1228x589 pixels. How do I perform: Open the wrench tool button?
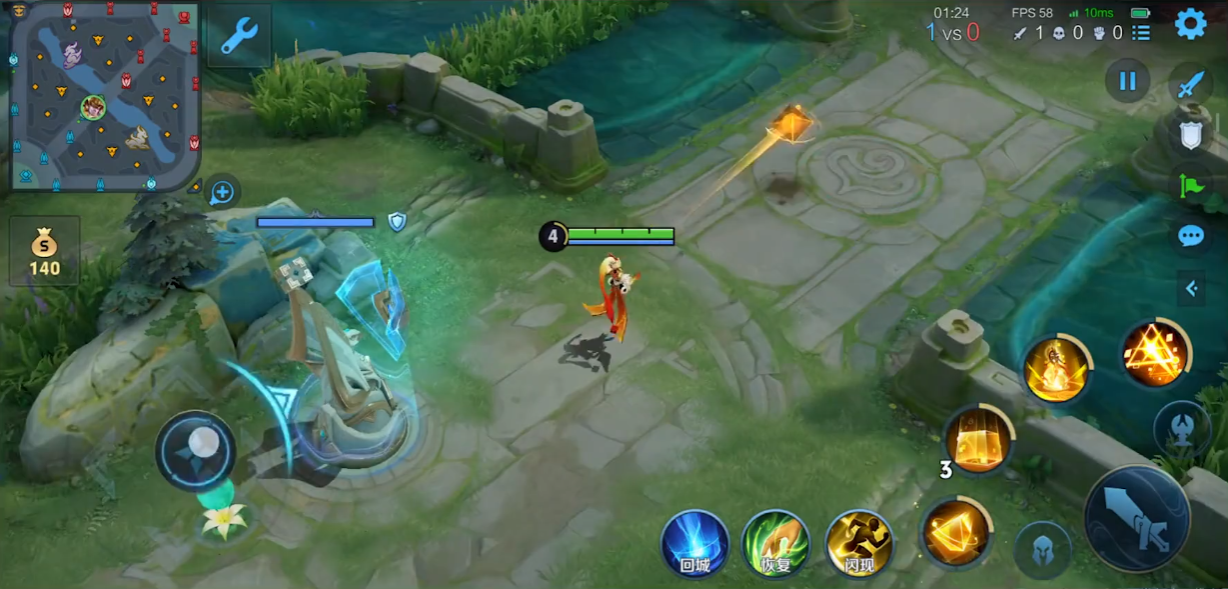coord(239,35)
